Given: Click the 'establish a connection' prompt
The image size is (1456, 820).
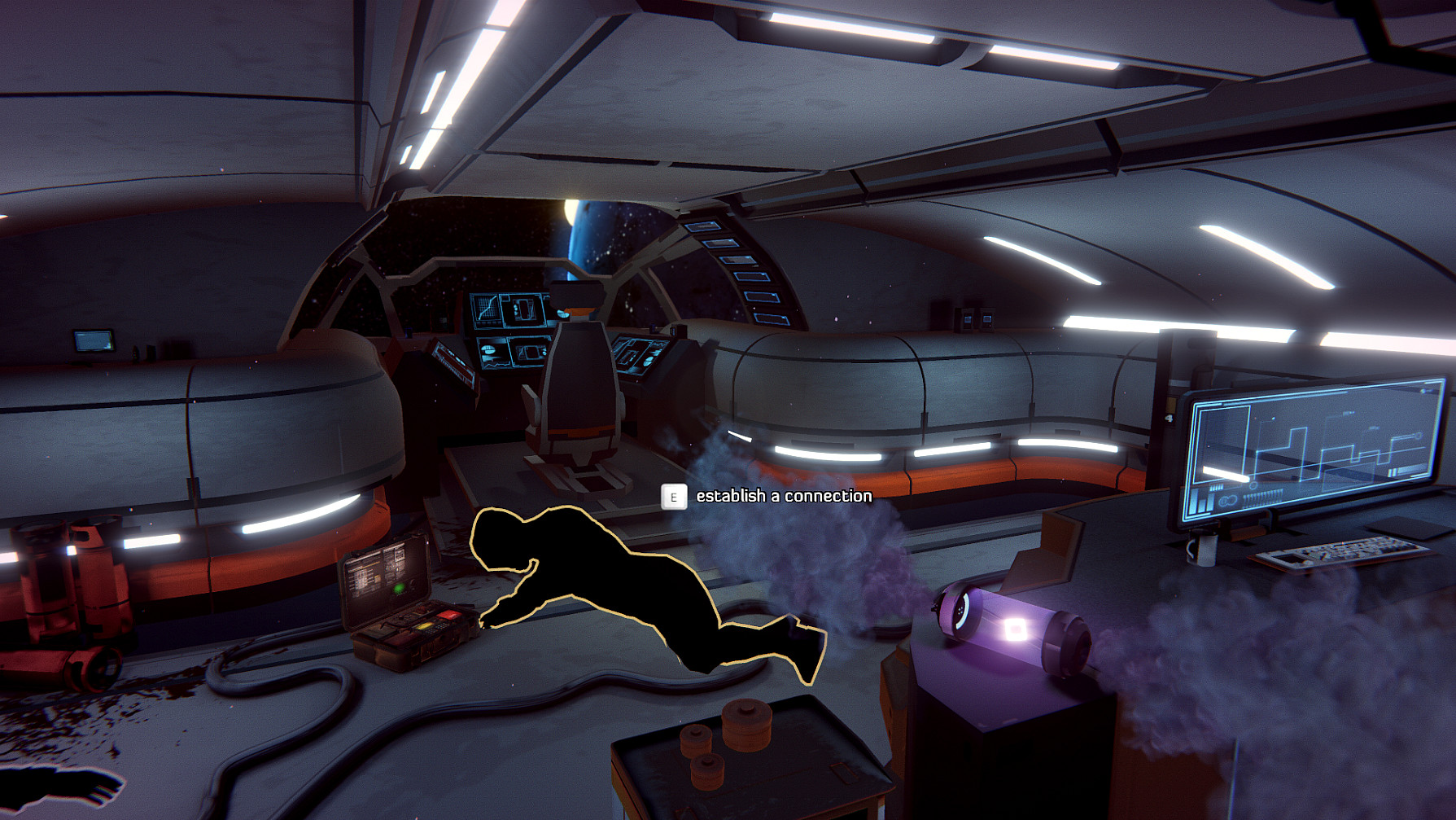Looking at the screenshot, I should pos(782,495).
